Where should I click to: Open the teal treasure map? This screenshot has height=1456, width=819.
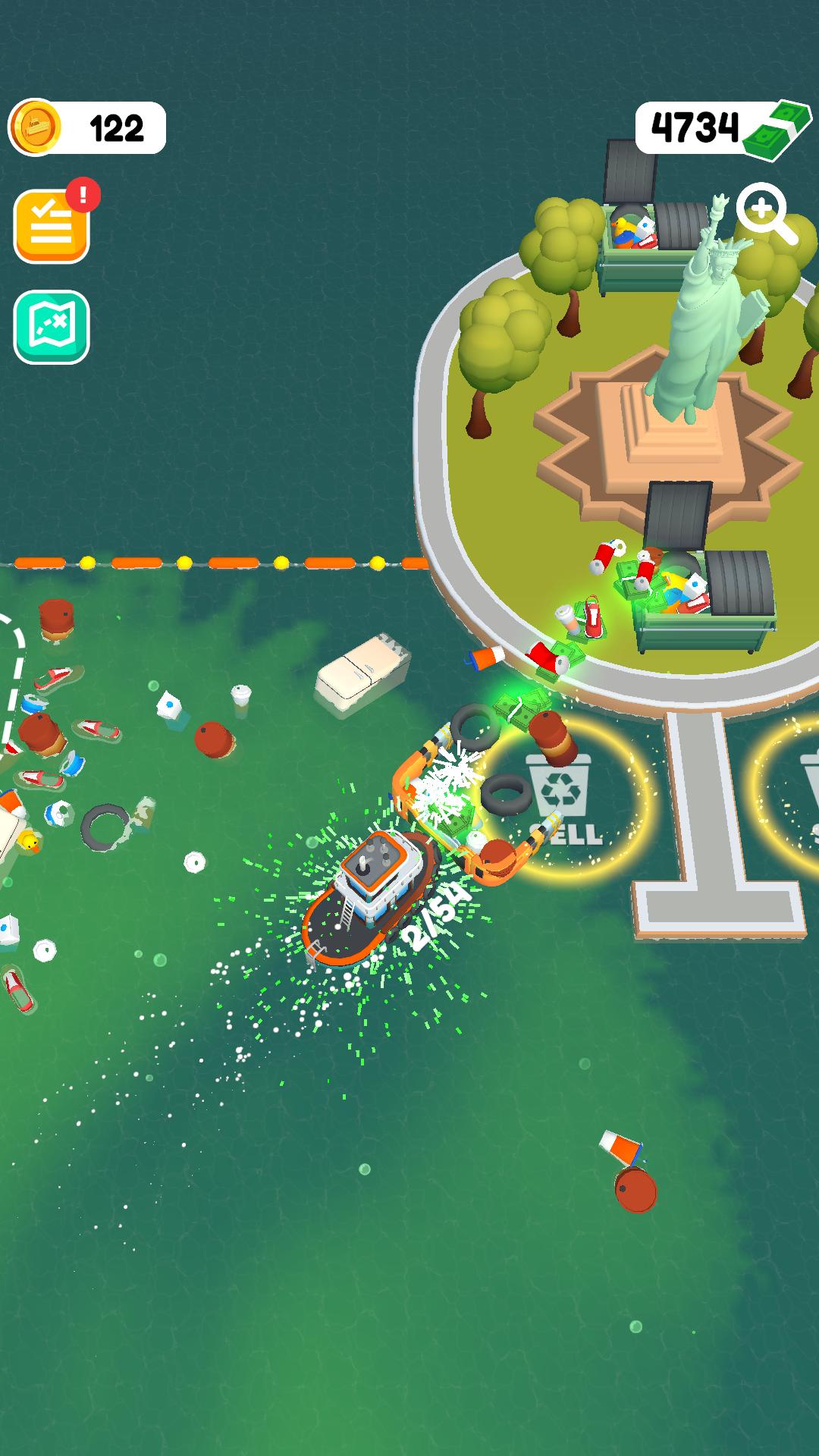pos(52,327)
